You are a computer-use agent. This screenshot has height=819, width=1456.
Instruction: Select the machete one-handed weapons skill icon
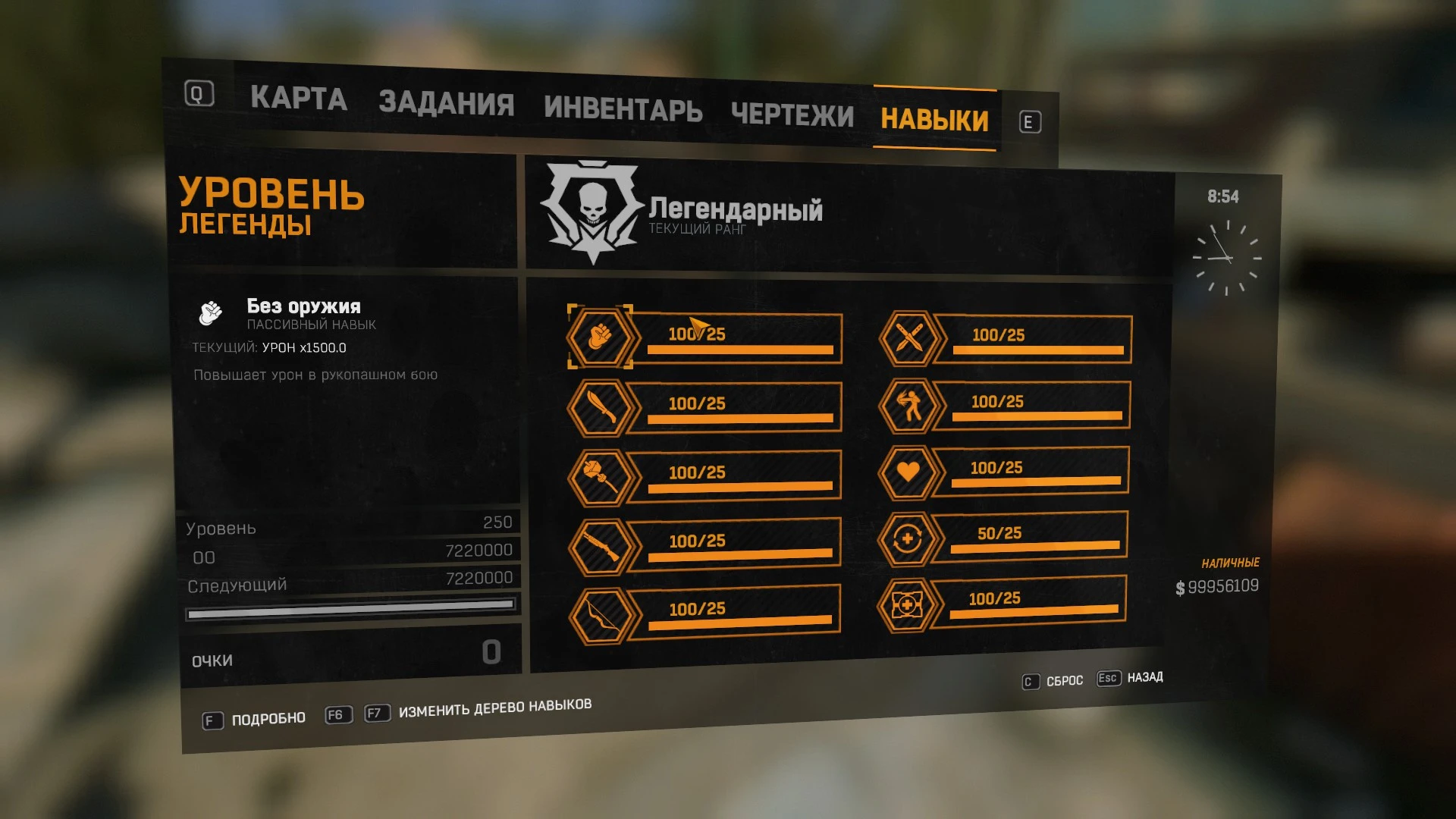(600, 406)
